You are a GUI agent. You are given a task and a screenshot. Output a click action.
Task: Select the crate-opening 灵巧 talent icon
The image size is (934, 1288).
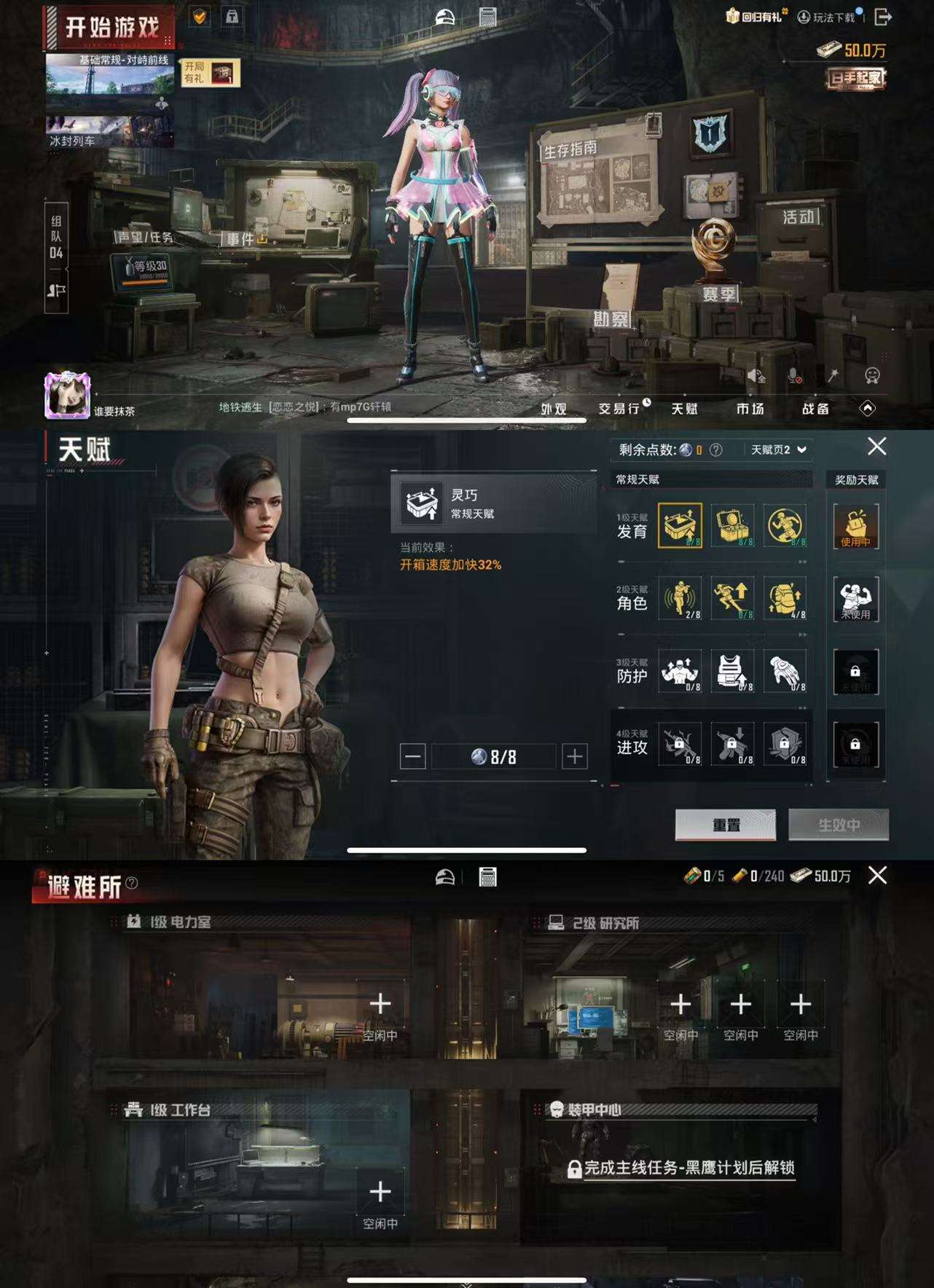pyautogui.click(x=680, y=526)
